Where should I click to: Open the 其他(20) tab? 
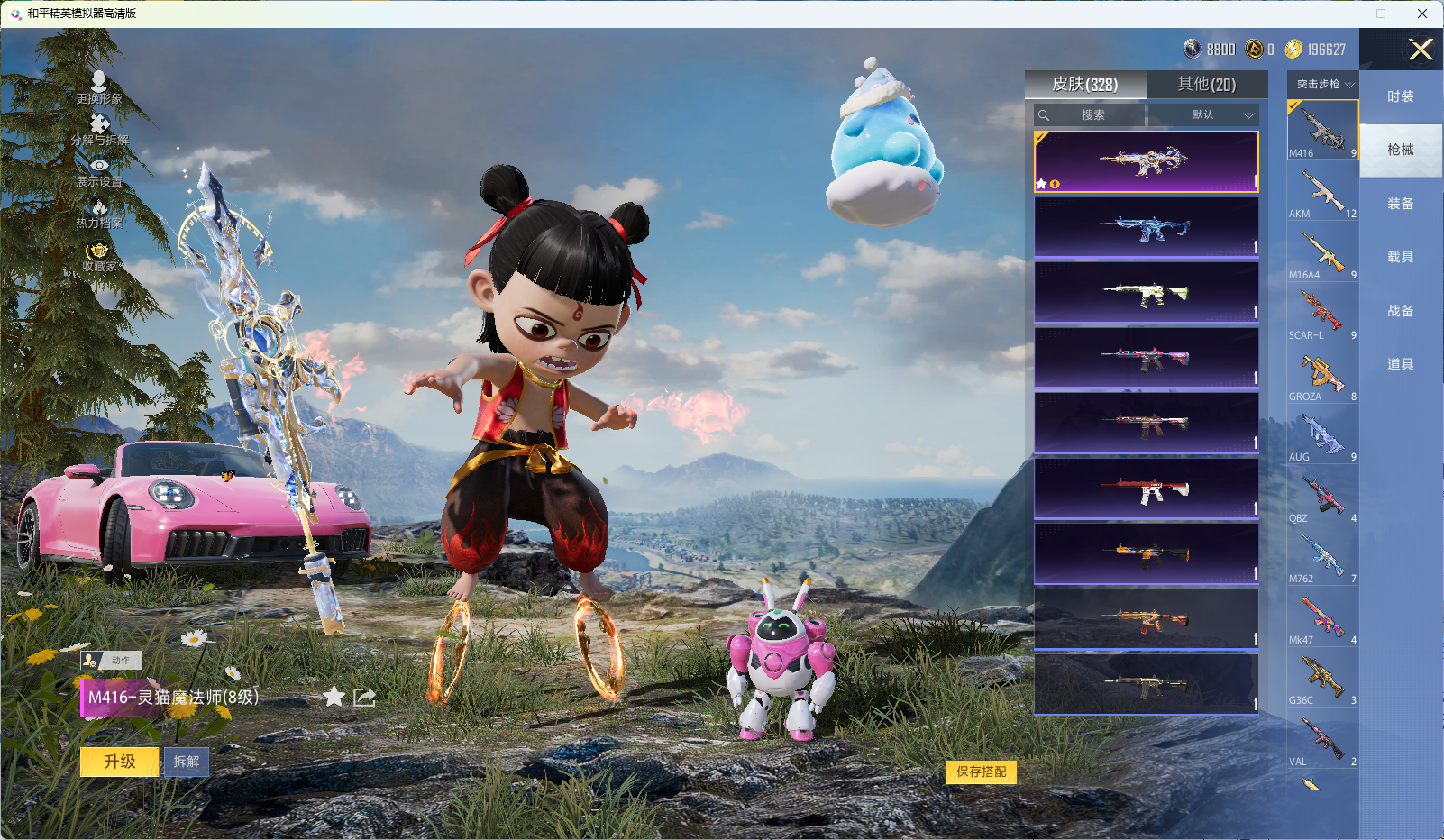[1206, 85]
